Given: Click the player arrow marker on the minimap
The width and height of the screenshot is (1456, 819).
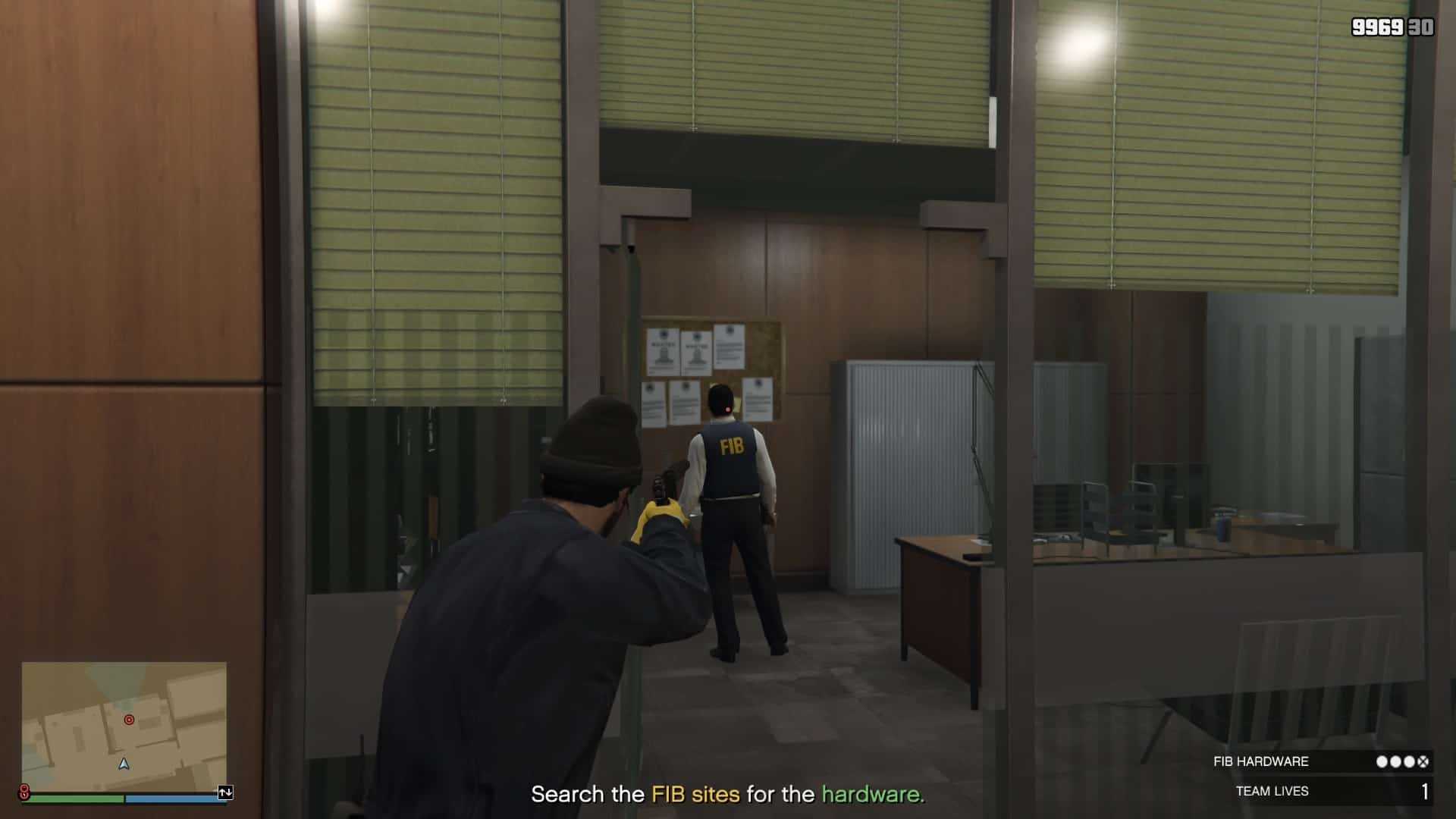Looking at the screenshot, I should (124, 764).
